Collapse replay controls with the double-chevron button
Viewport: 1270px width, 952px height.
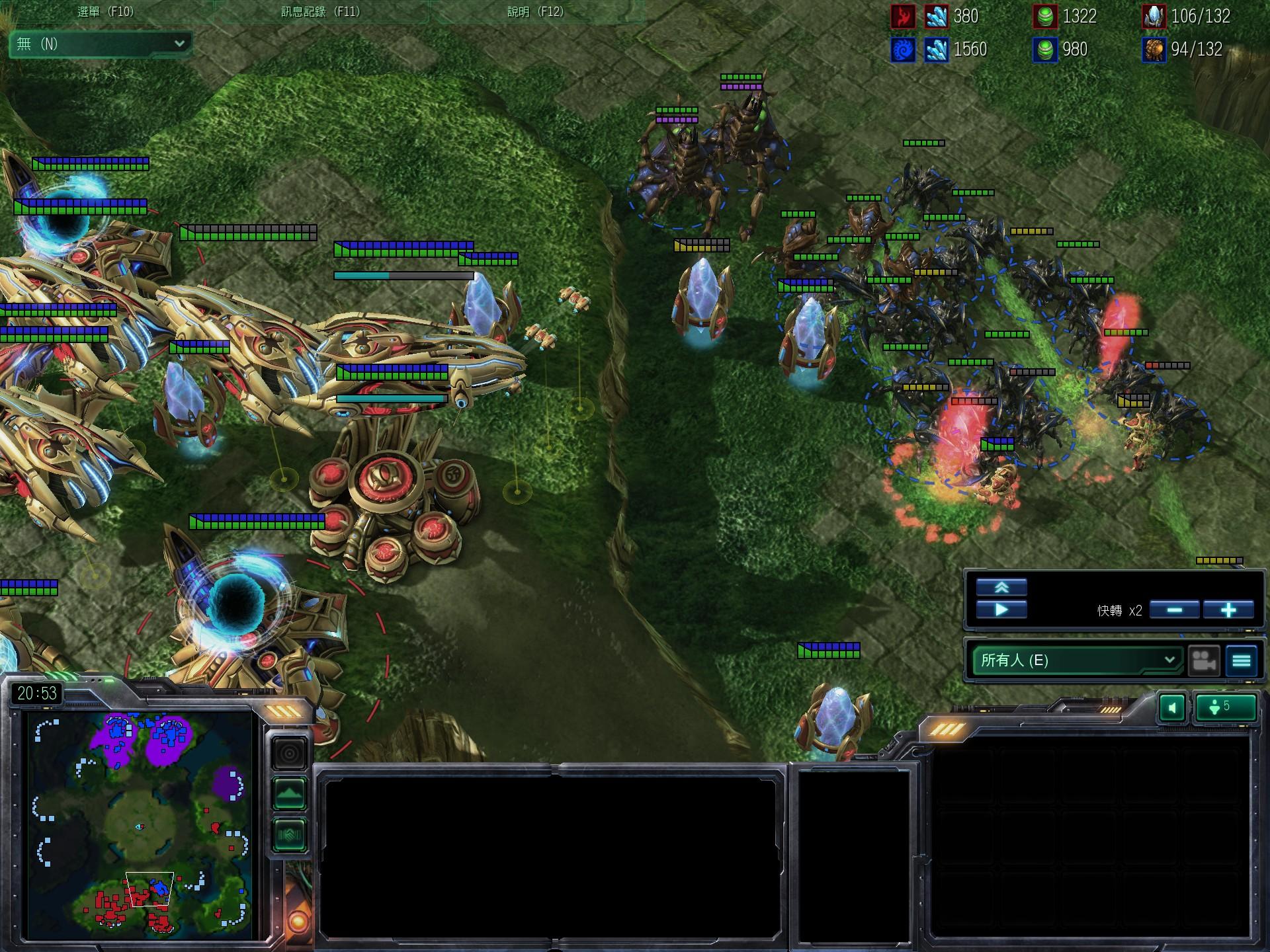pyautogui.click(x=1003, y=586)
